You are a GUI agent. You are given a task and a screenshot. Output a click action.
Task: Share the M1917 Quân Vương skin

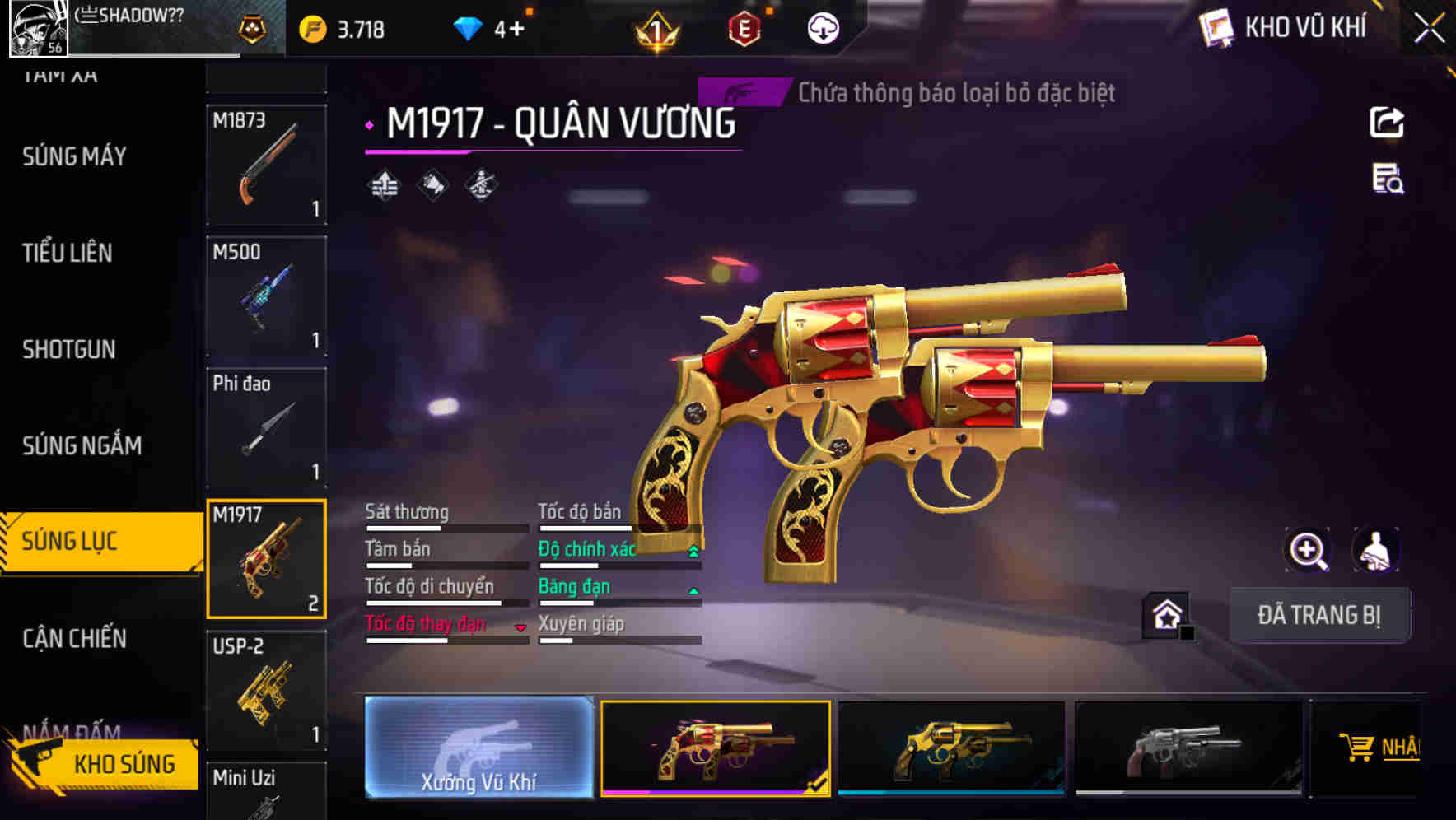[1387, 123]
